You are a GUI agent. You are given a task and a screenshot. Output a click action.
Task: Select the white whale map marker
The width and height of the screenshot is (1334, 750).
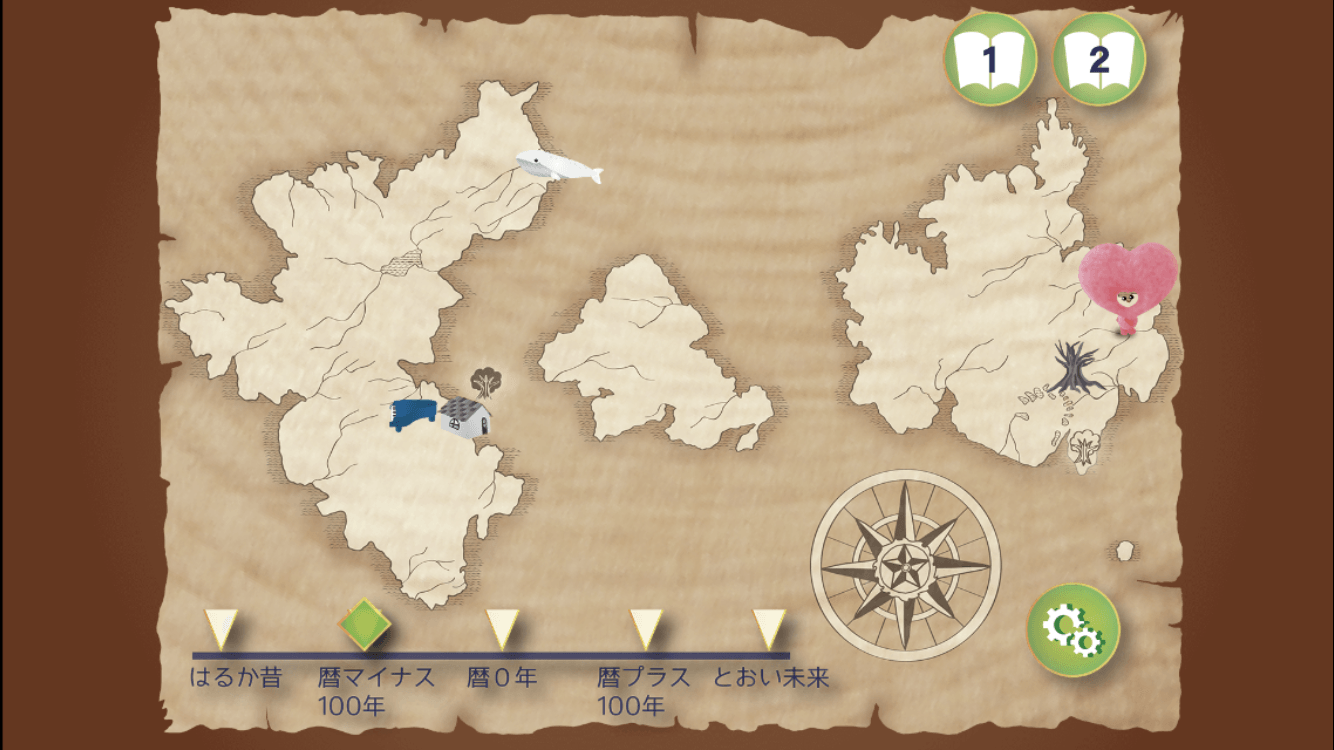[557, 166]
